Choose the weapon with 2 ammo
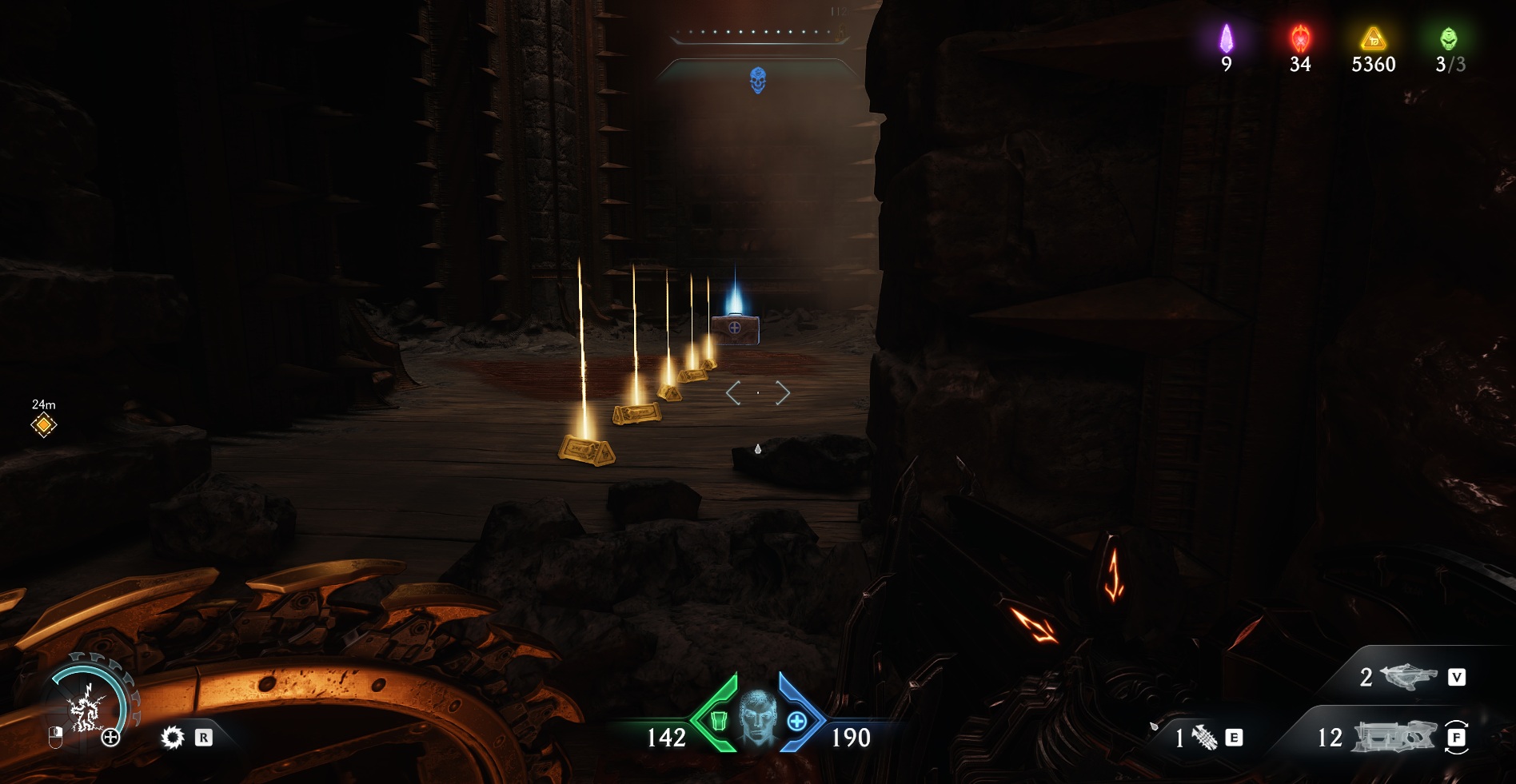The height and width of the screenshot is (784, 1516). coord(1409,677)
